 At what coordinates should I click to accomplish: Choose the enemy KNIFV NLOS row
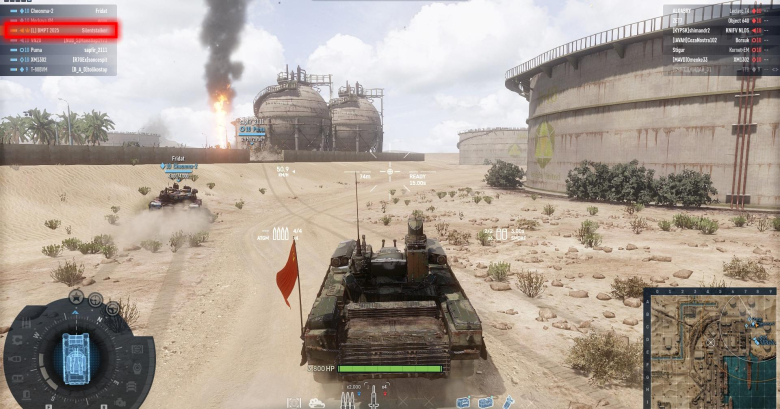tap(720, 30)
